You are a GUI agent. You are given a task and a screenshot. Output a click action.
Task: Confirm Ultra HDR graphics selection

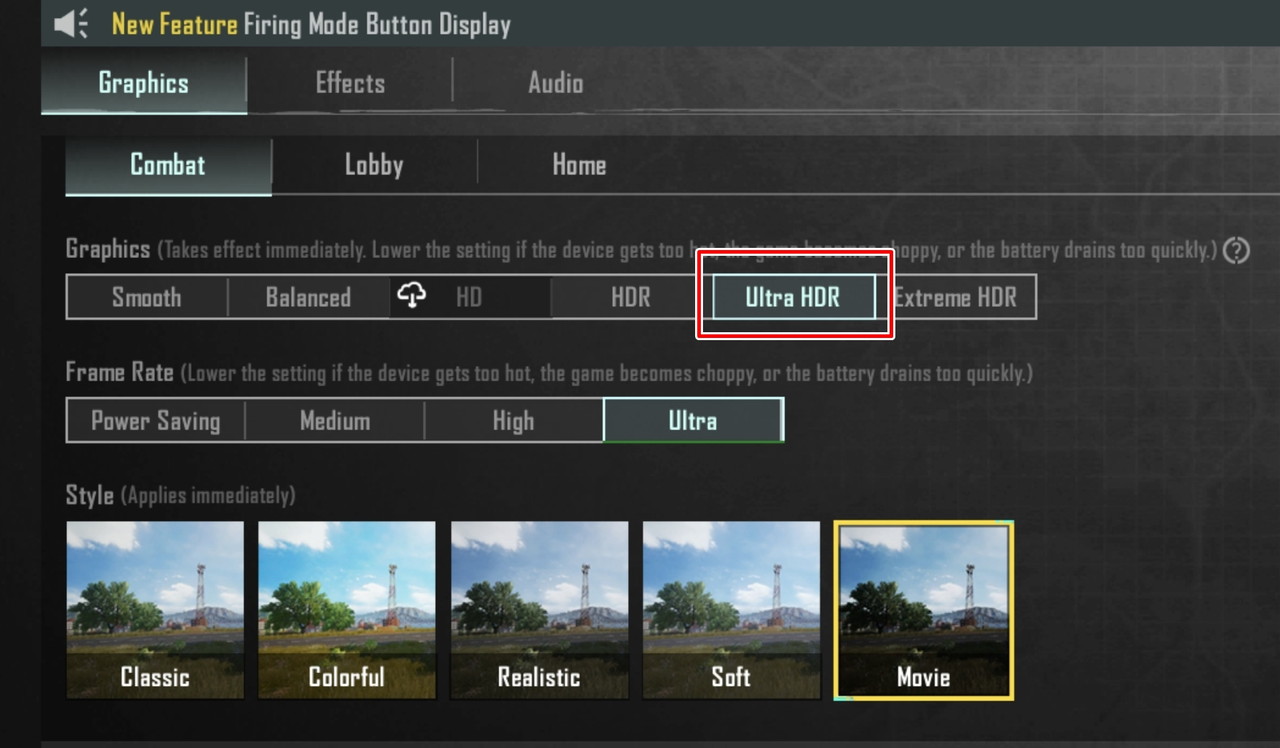coord(791,296)
